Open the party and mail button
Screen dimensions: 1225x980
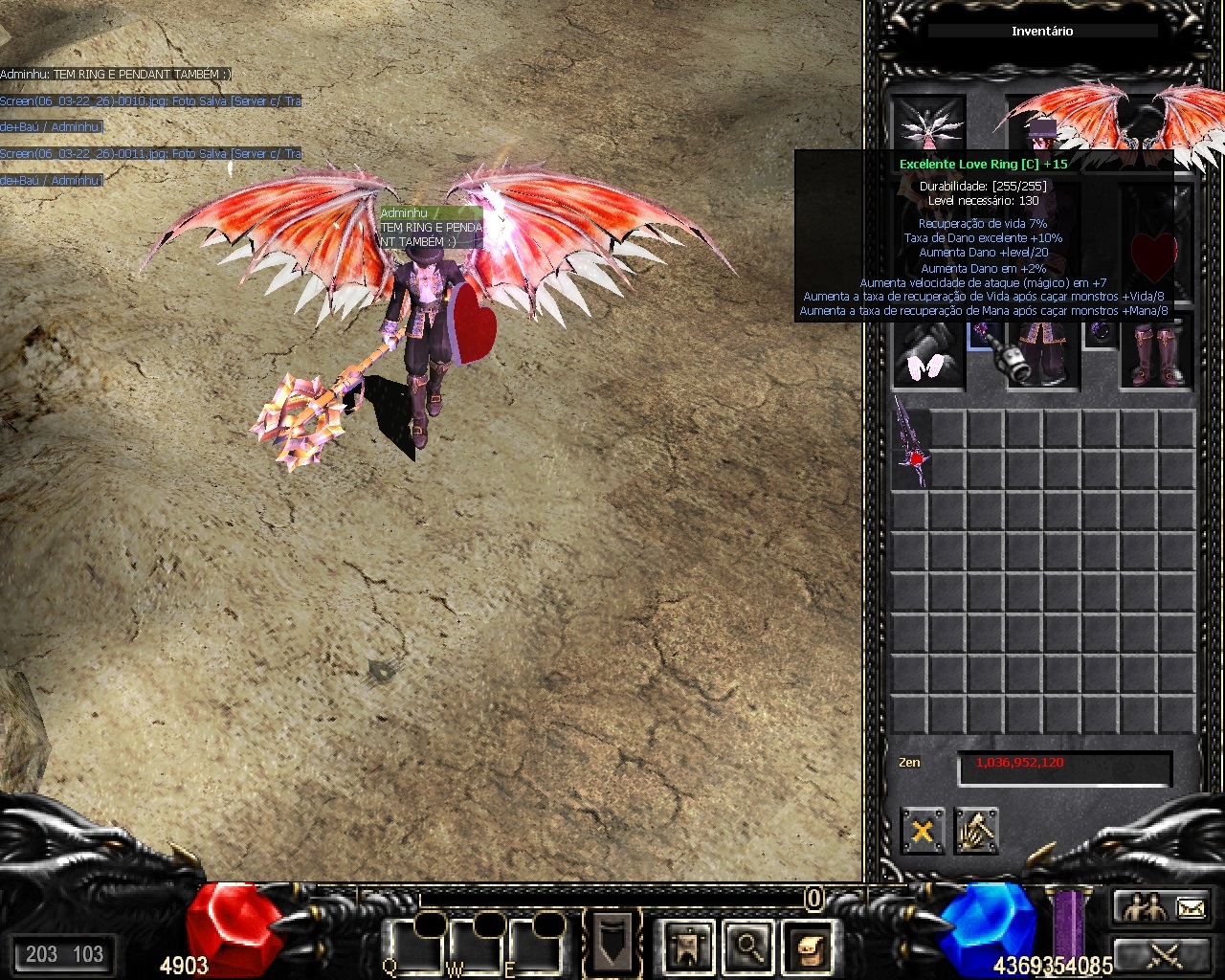[x=1164, y=906]
